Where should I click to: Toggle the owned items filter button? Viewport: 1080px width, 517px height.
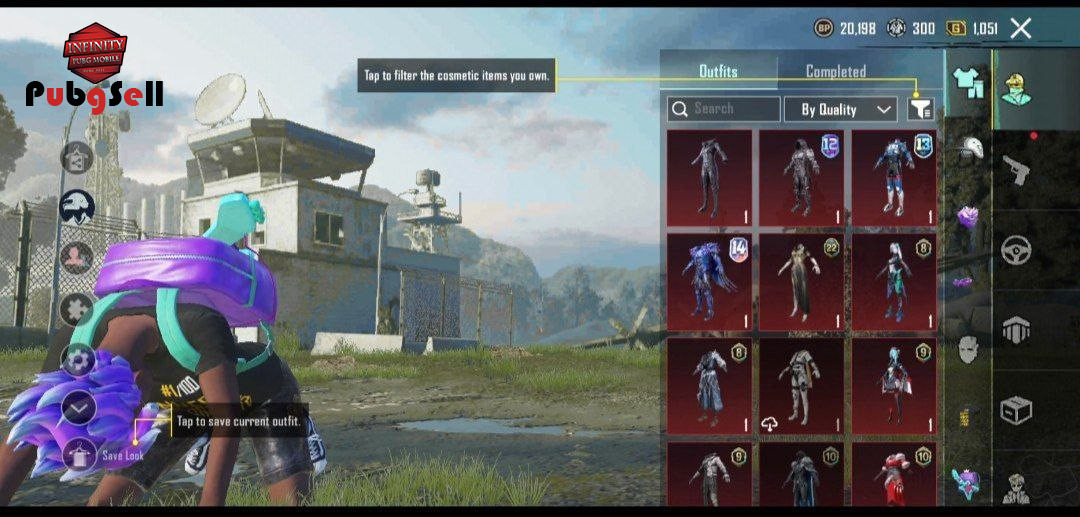pos(920,109)
